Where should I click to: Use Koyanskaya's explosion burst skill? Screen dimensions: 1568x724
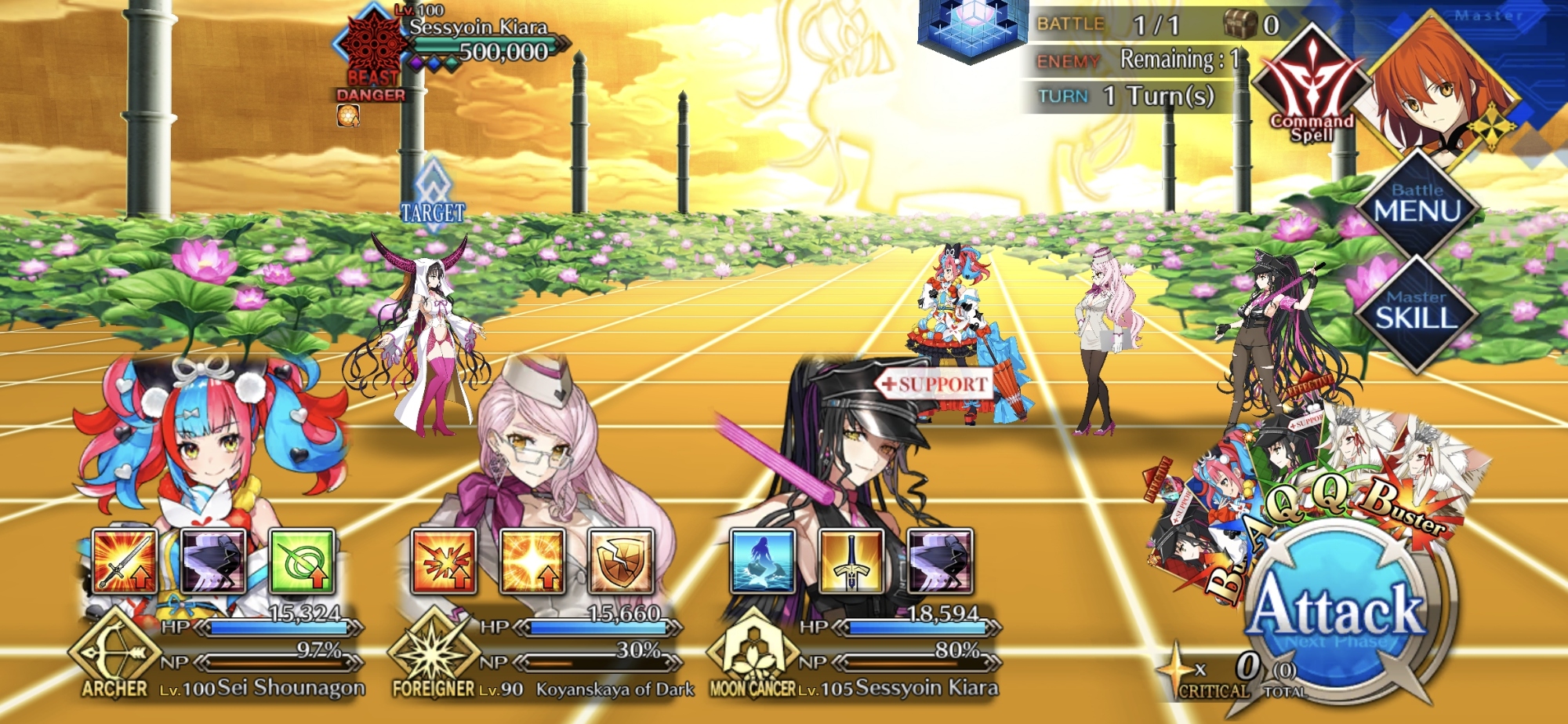(444, 561)
